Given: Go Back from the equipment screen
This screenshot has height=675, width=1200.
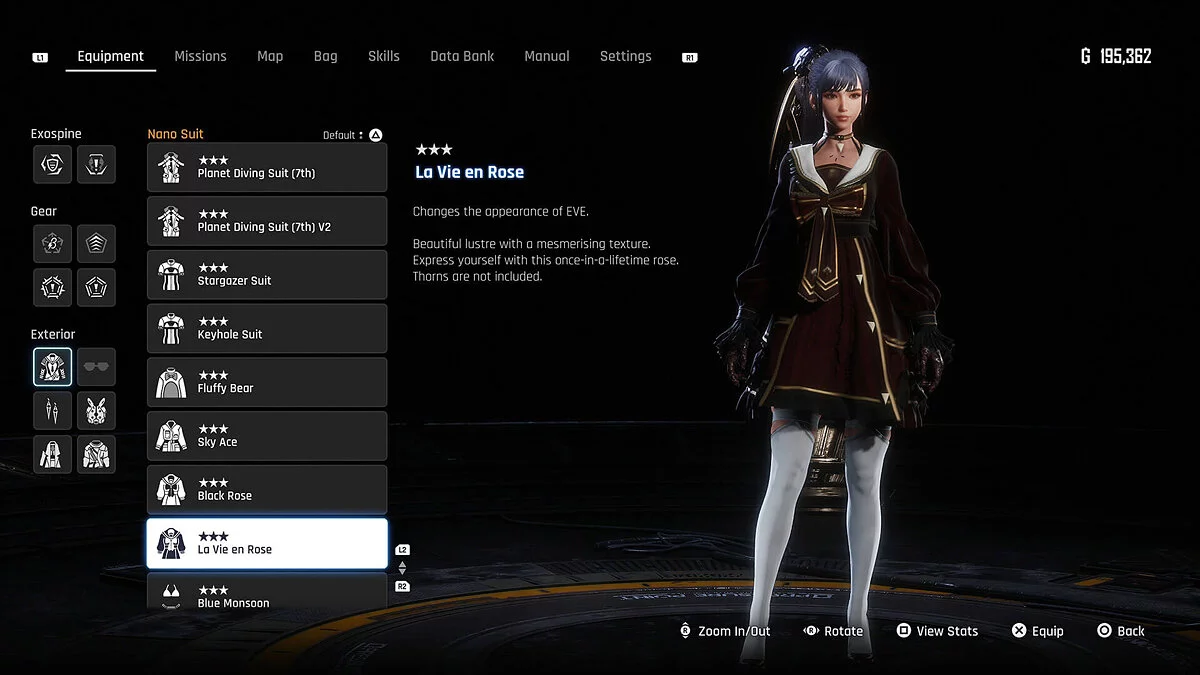Looking at the screenshot, I should click(x=1120, y=631).
